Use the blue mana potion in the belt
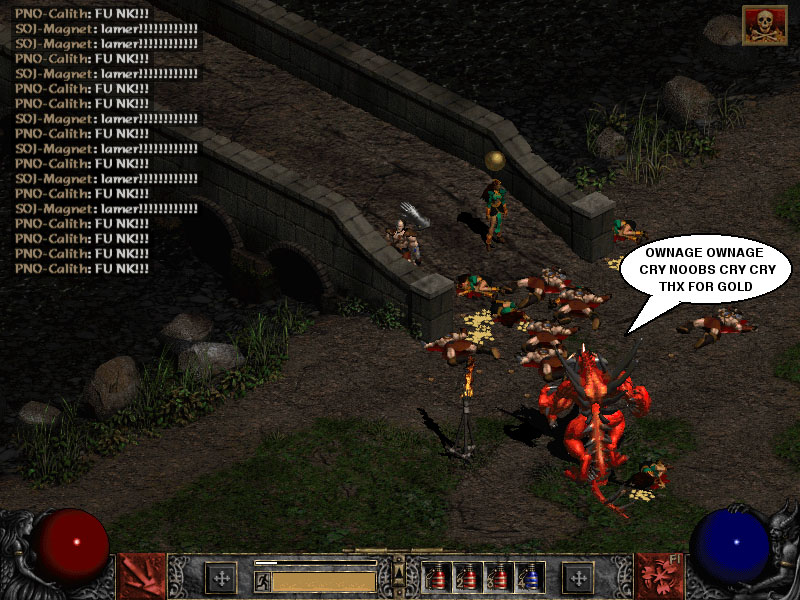Image resolution: width=800 pixels, height=600 pixels. 528,577
